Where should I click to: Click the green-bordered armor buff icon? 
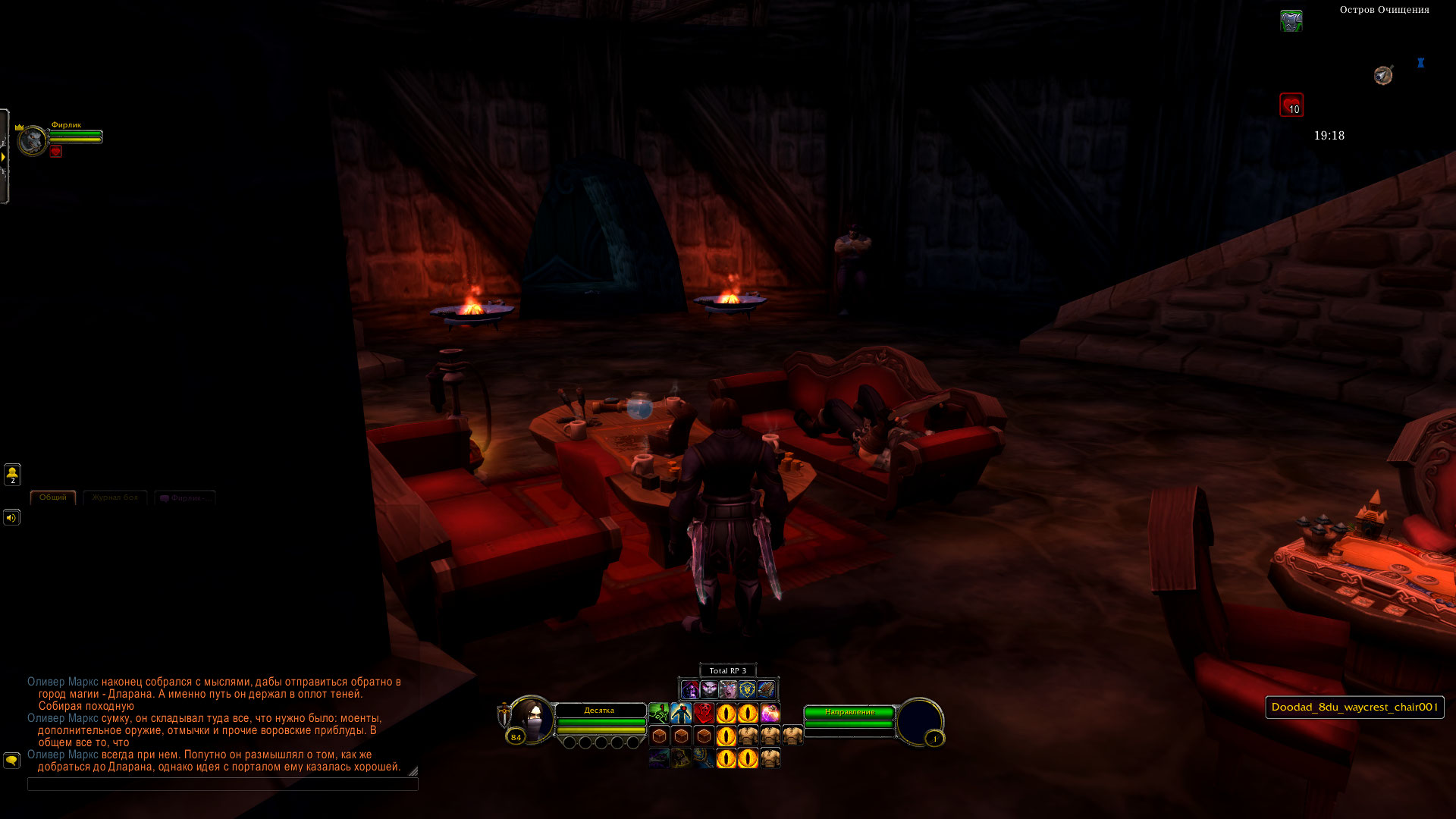[1291, 20]
